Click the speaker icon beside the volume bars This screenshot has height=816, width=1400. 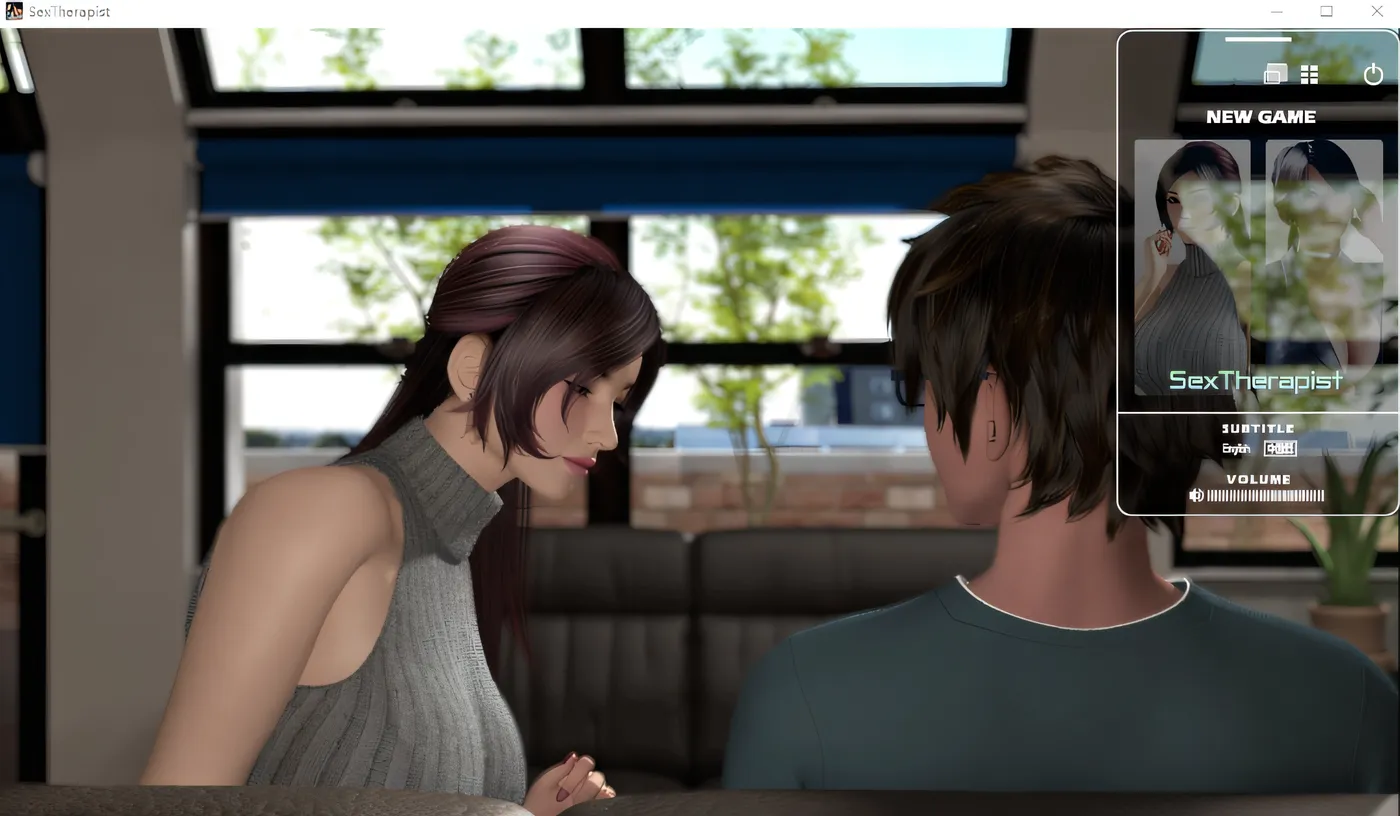(x=1196, y=495)
